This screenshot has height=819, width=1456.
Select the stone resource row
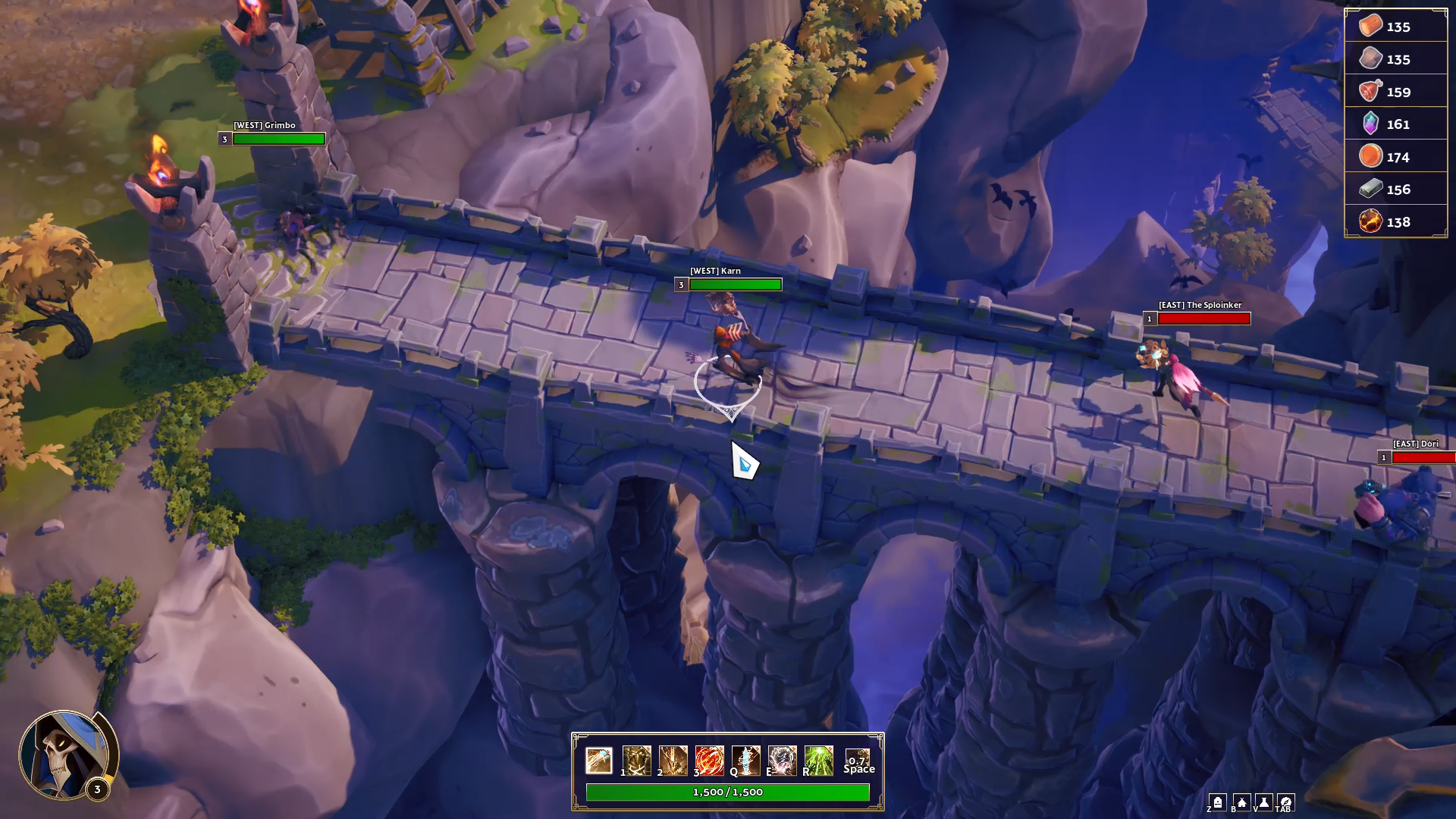[x=1395, y=59]
